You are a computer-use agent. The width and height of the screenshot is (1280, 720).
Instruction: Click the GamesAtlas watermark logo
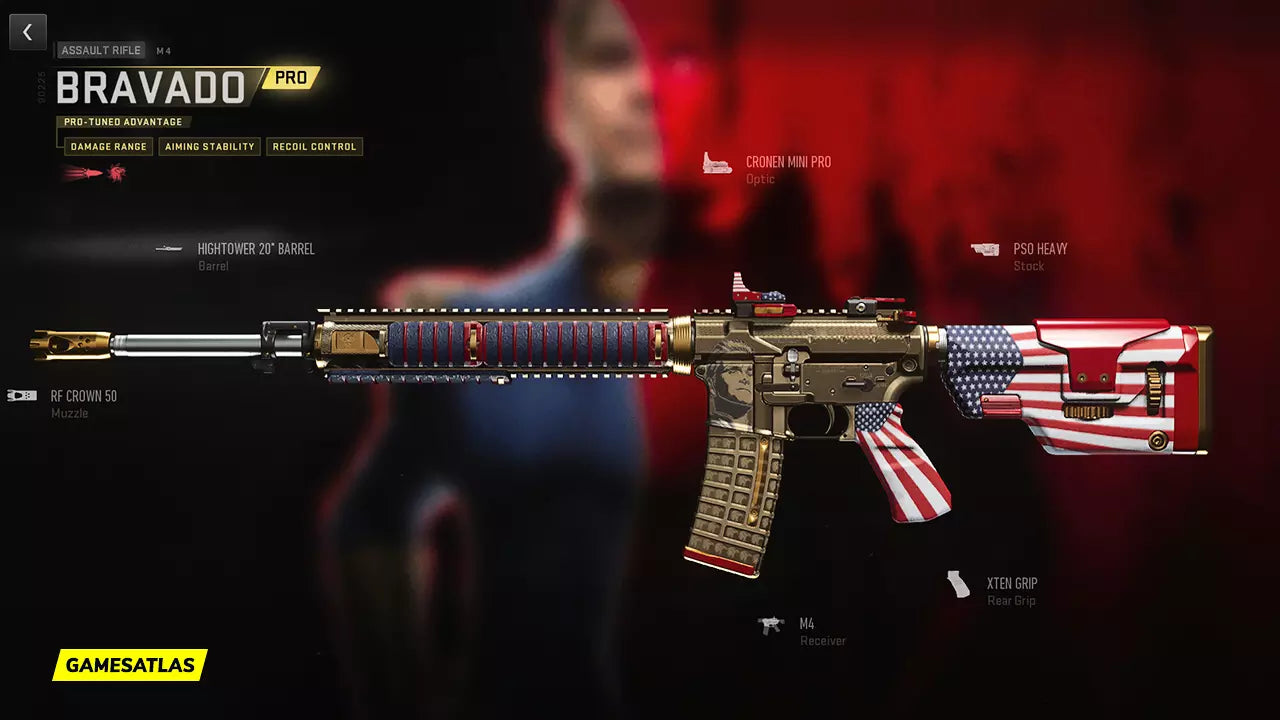tap(130, 665)
